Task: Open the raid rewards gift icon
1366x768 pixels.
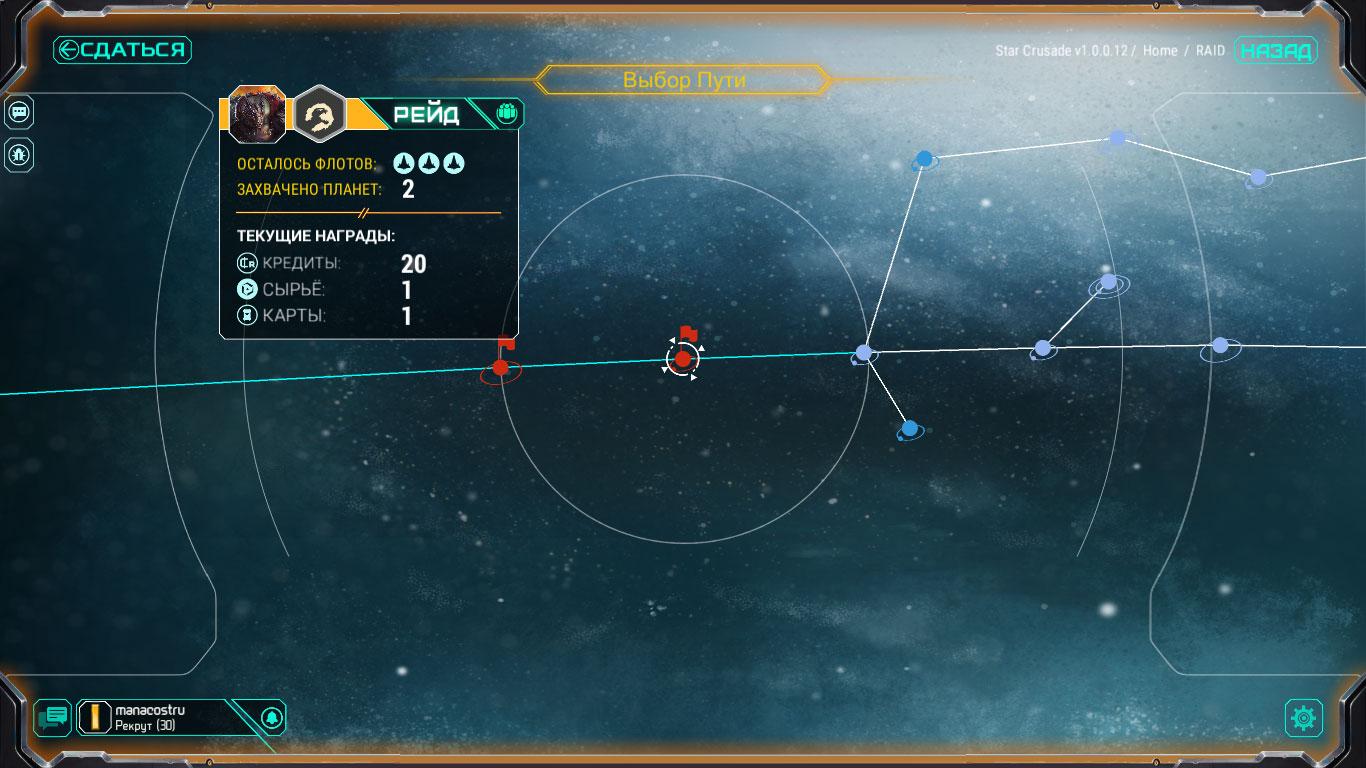Action: [506, 114]
